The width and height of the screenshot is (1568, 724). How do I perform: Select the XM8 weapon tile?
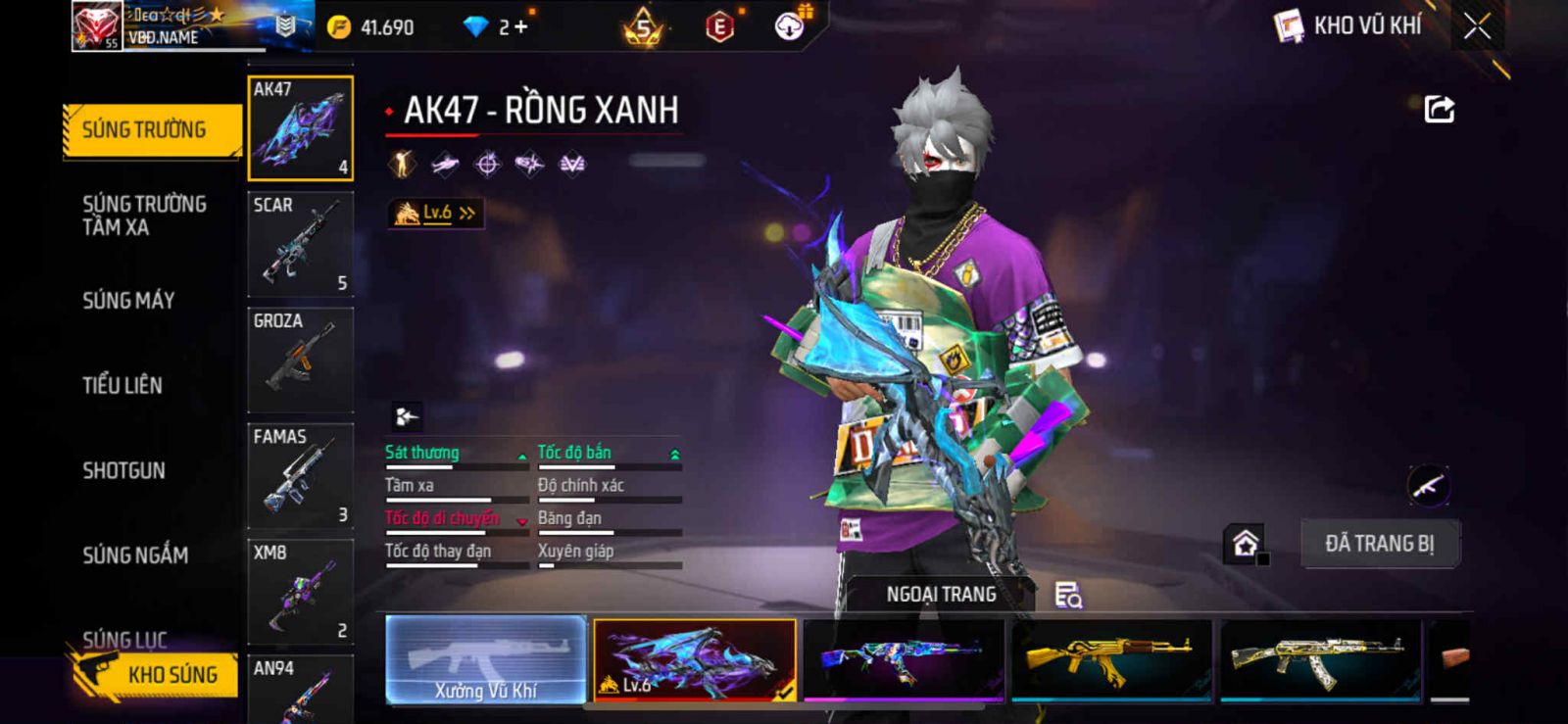coord(300,592)
